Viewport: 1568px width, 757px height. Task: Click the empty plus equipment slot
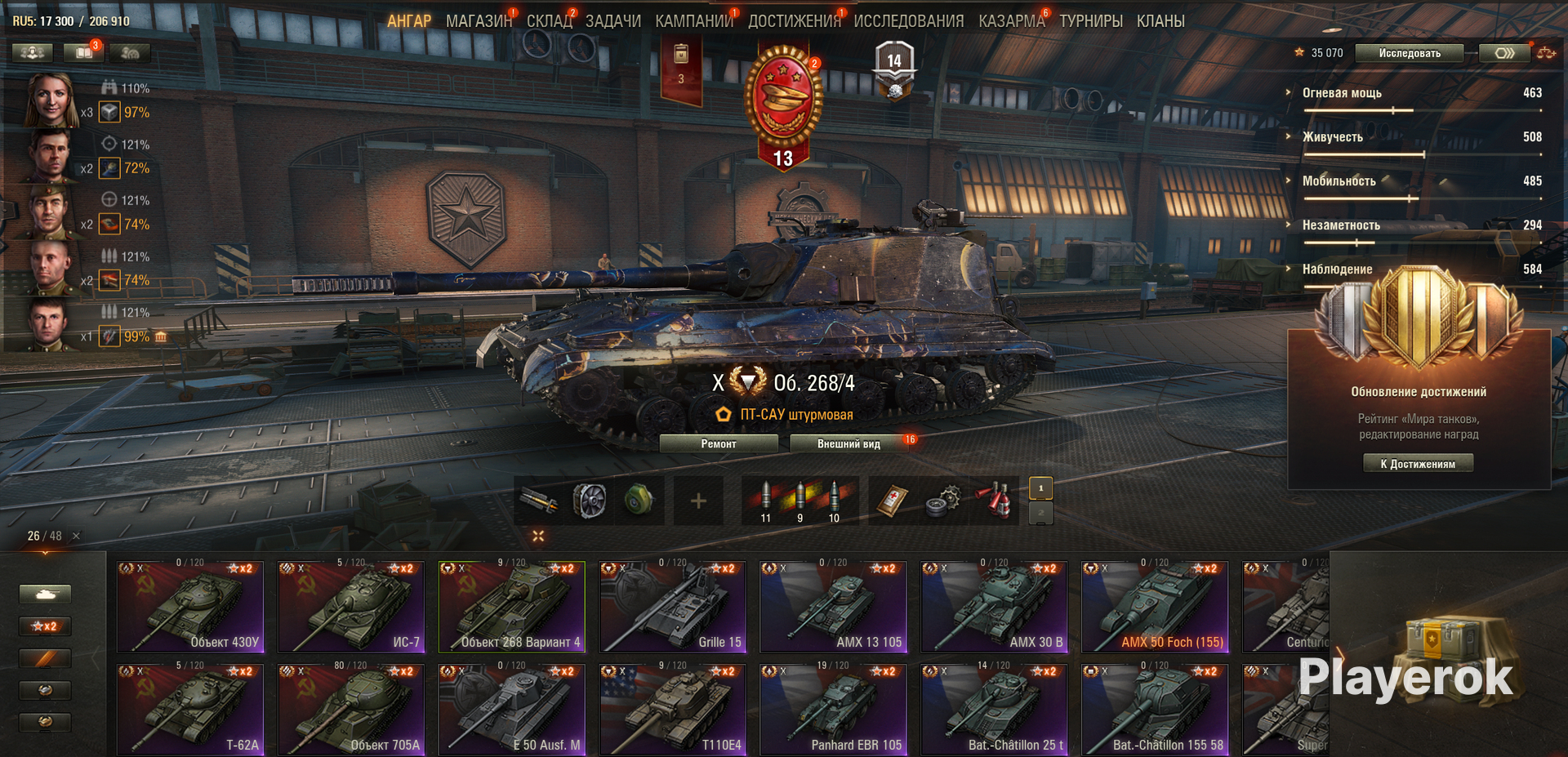coord(698,501)
